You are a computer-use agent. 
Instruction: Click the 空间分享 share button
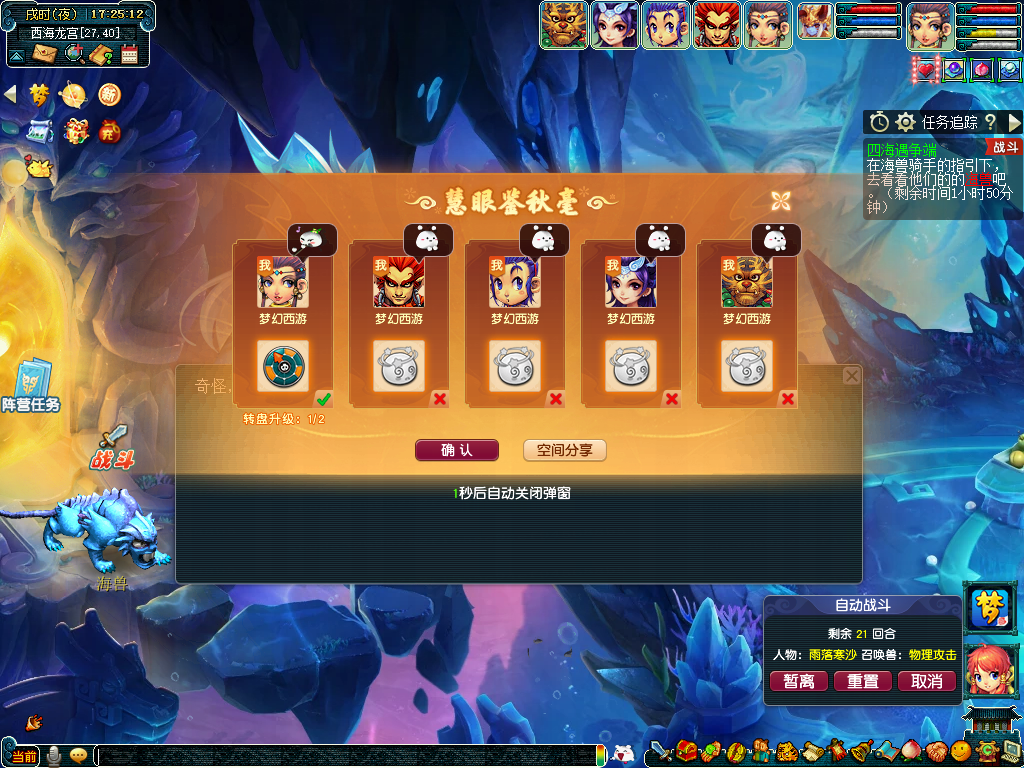(x=564, y=450)
